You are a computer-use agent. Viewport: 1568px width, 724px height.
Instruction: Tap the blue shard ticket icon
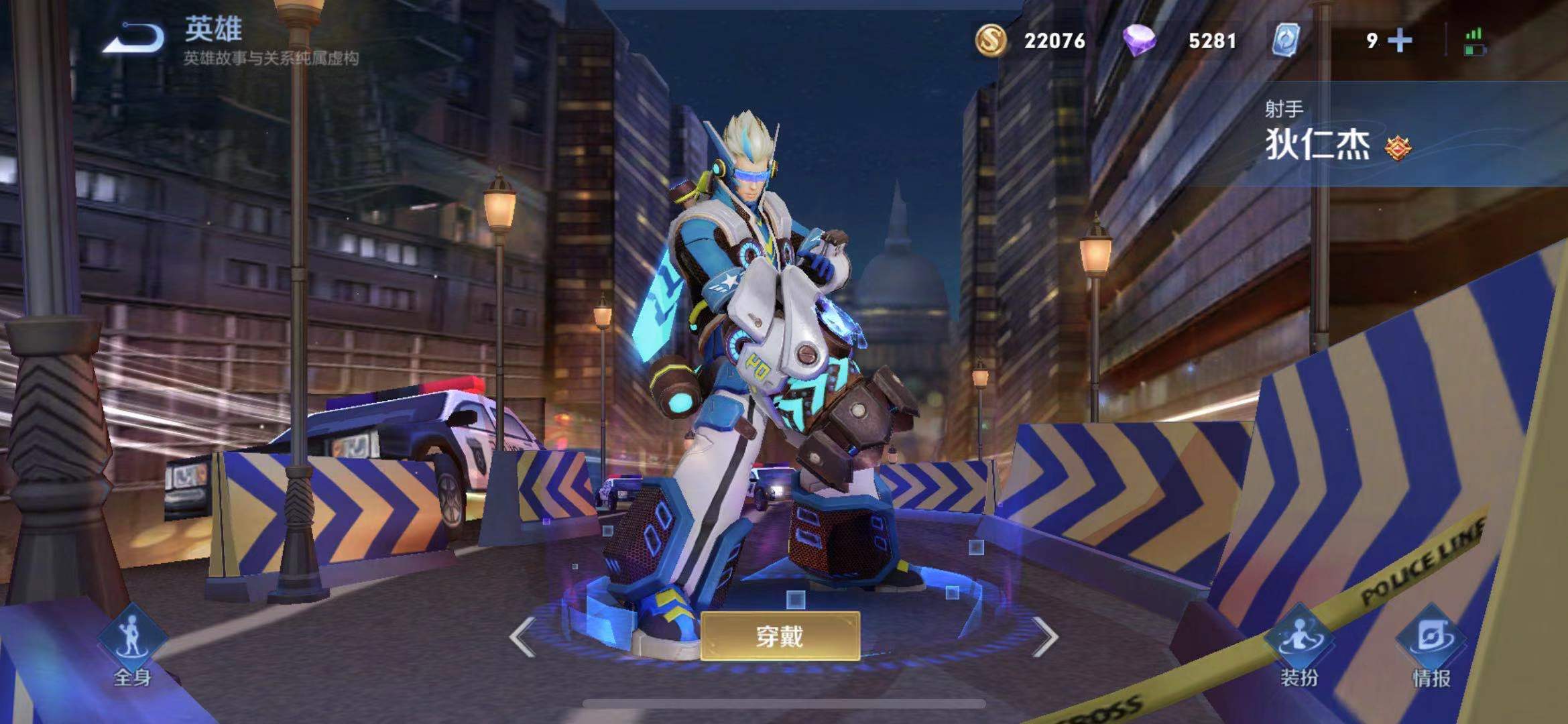[x=1285, y=40]
